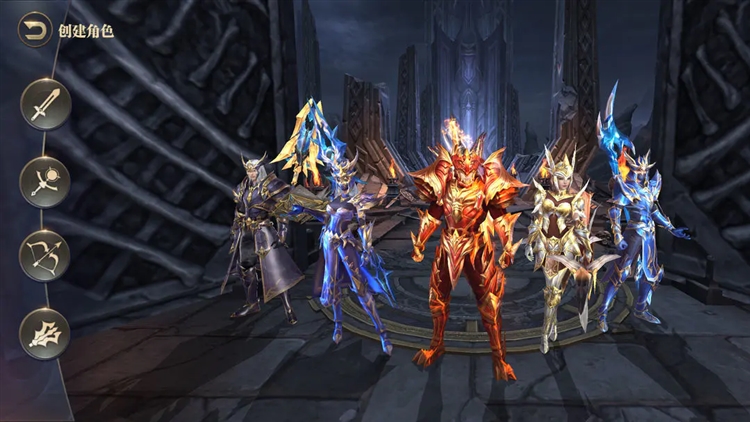Choose the staff and orb class icon
The height and width of the screenshot is (422, 750).
(x=45, y=182)
